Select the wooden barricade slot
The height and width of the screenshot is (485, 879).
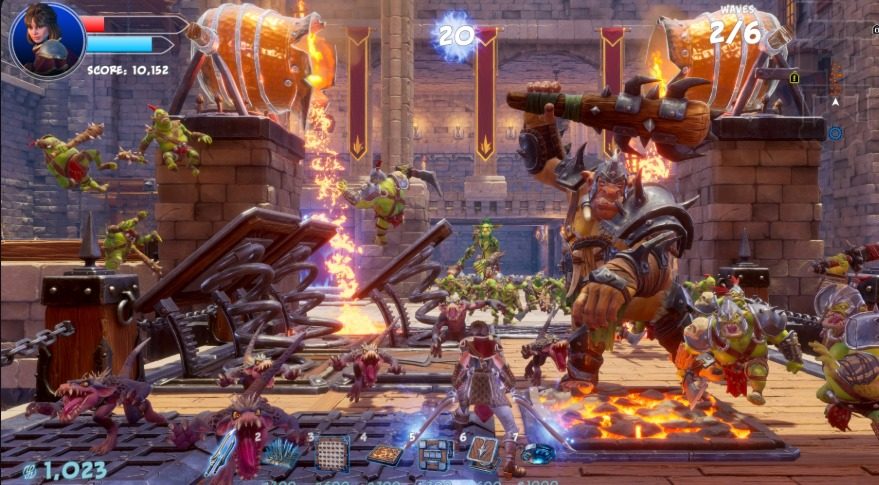(434, 455)
